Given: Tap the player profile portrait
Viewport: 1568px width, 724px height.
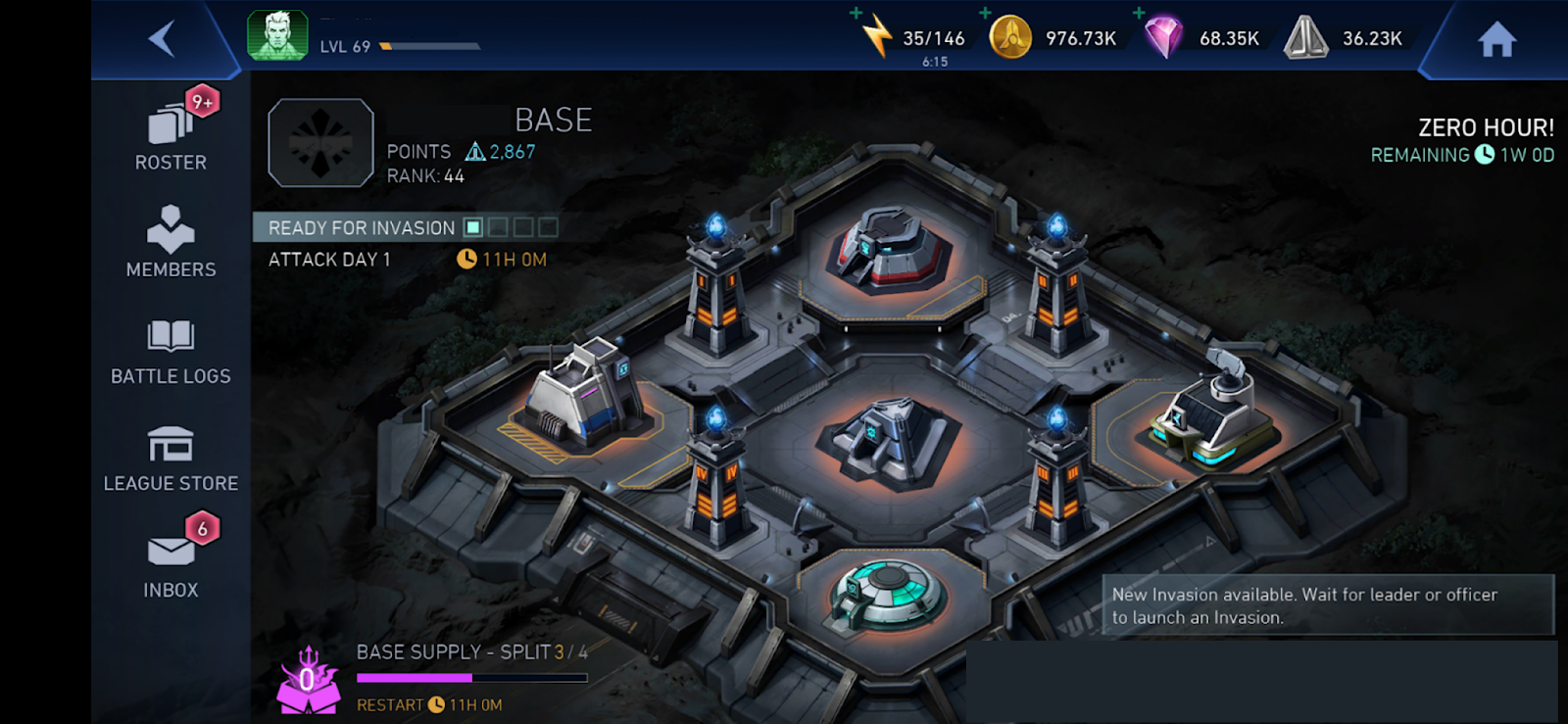Looking at the screenshot, I should click(277, 36).
